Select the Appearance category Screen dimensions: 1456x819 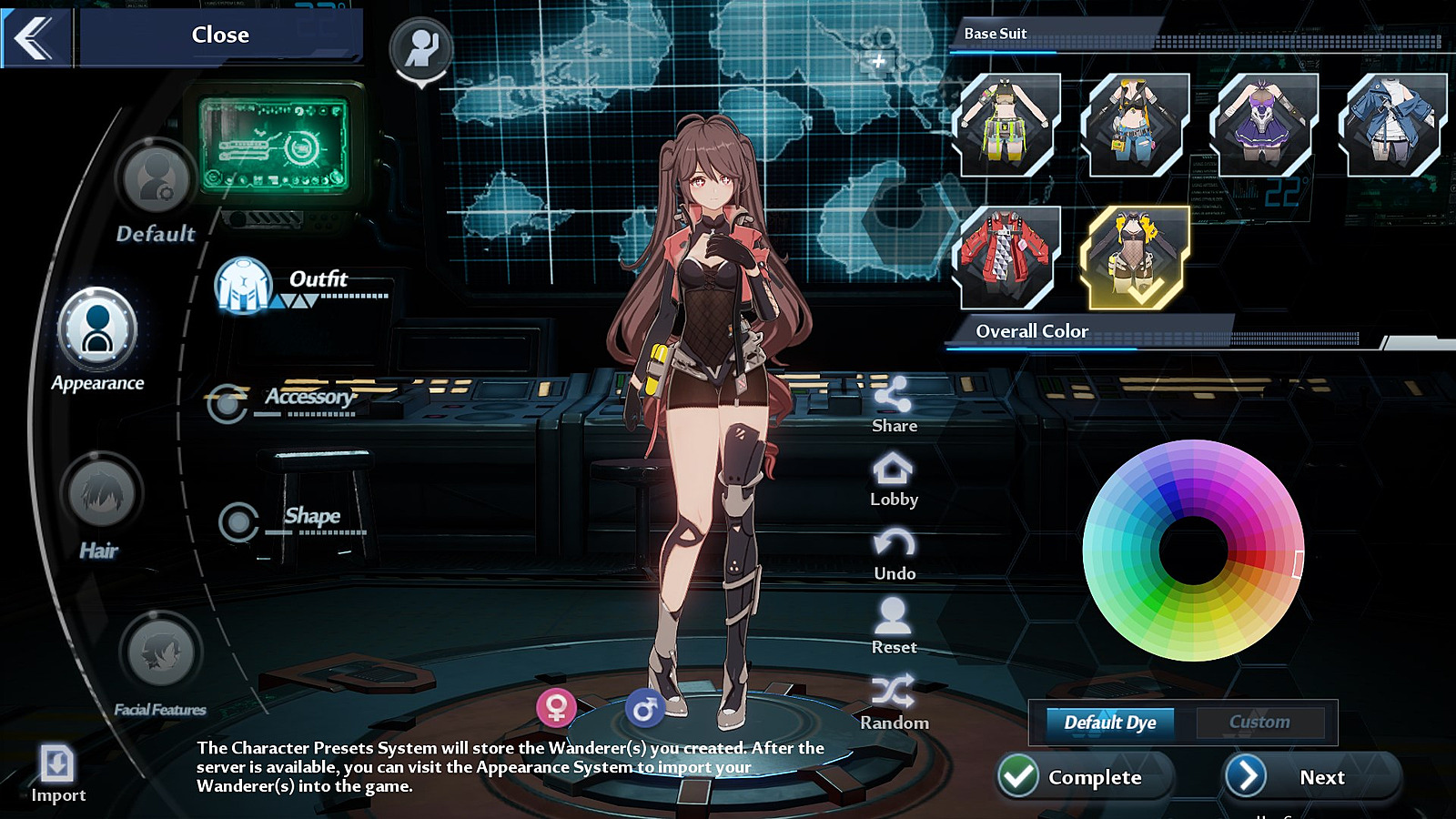(x=97, y=329)
